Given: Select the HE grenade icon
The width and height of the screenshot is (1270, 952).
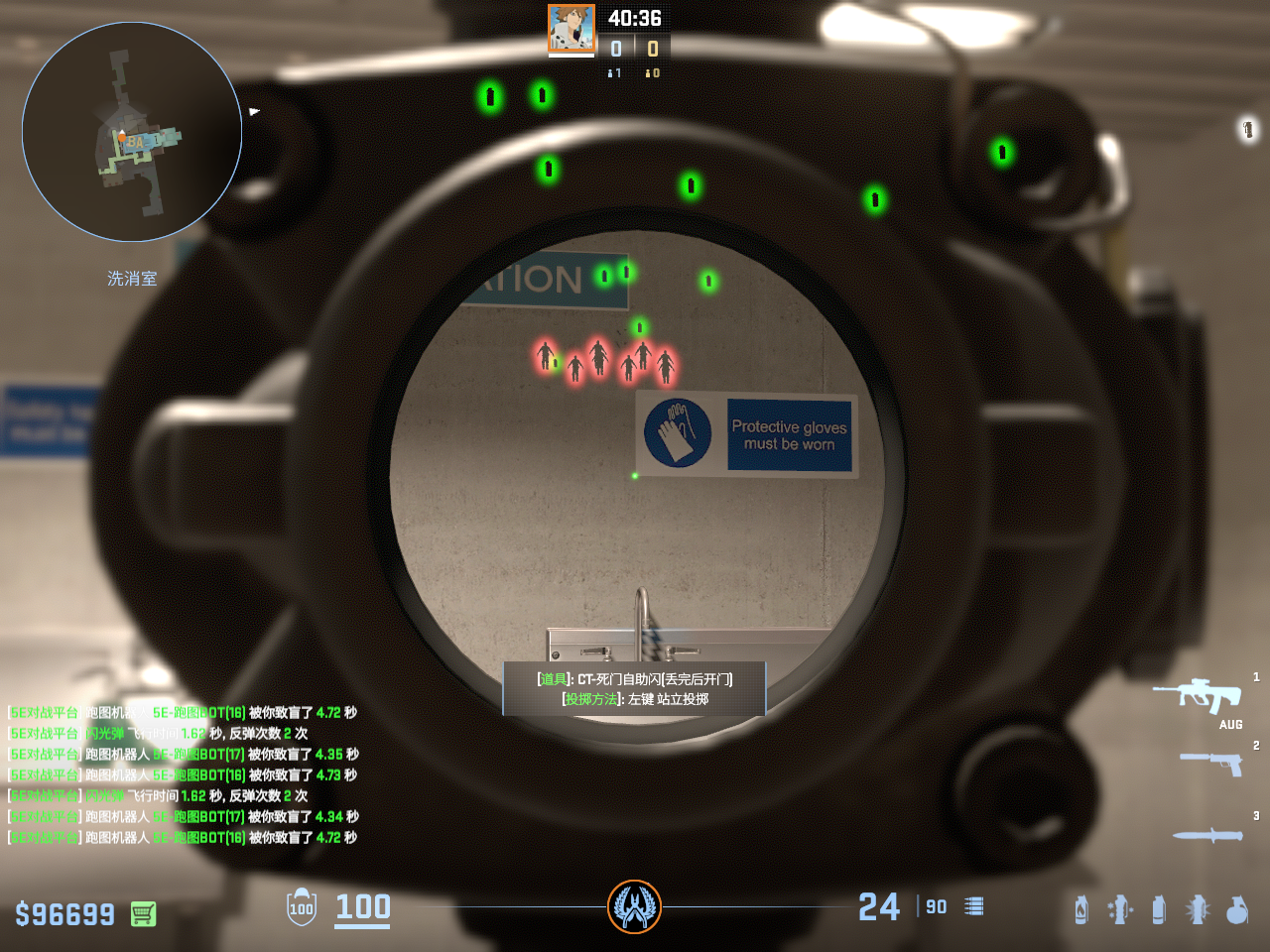Looking at the screenshot, I should pos(1237,909).
